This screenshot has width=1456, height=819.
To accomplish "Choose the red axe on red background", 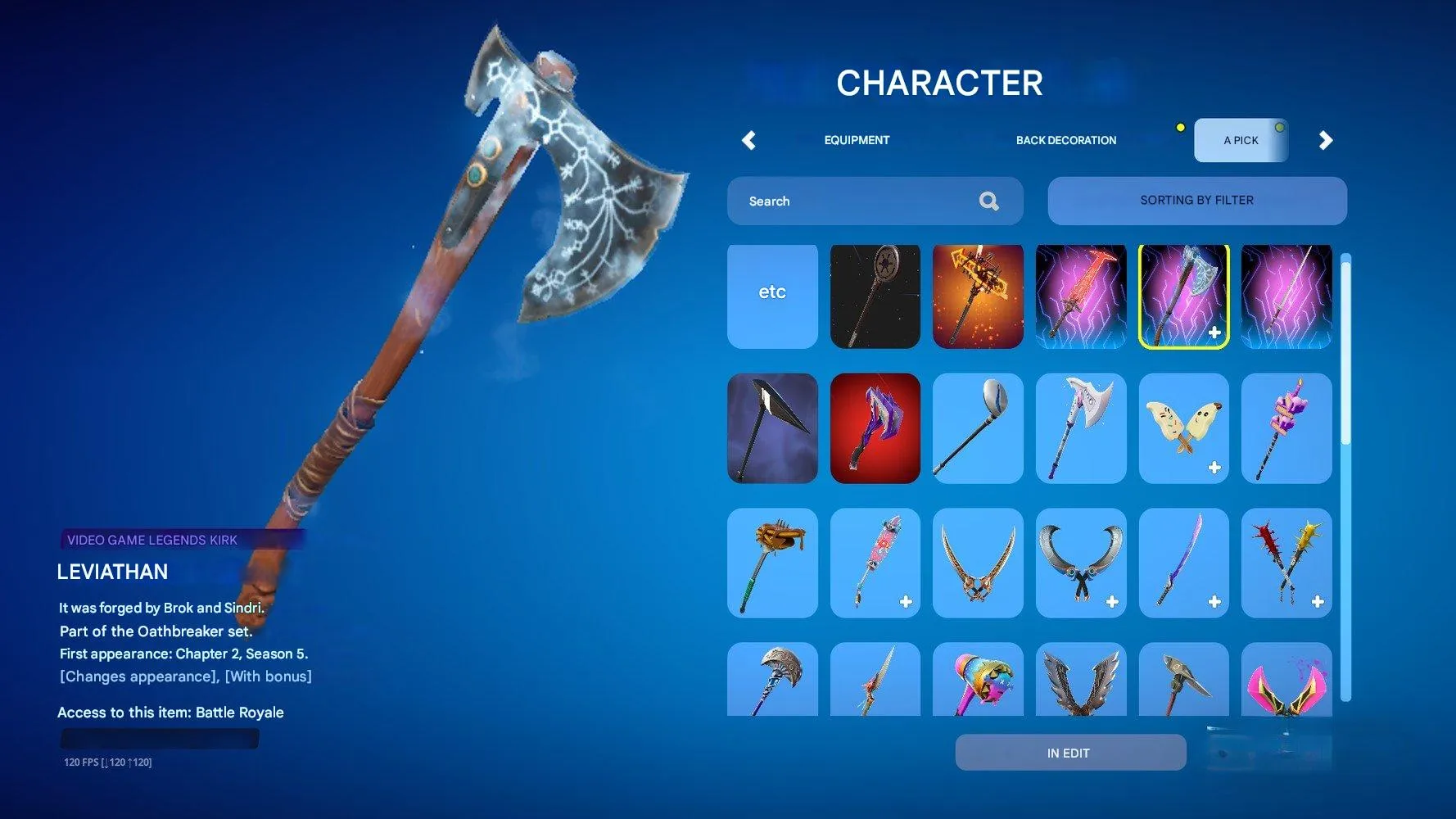I will (x=875, y=428).
